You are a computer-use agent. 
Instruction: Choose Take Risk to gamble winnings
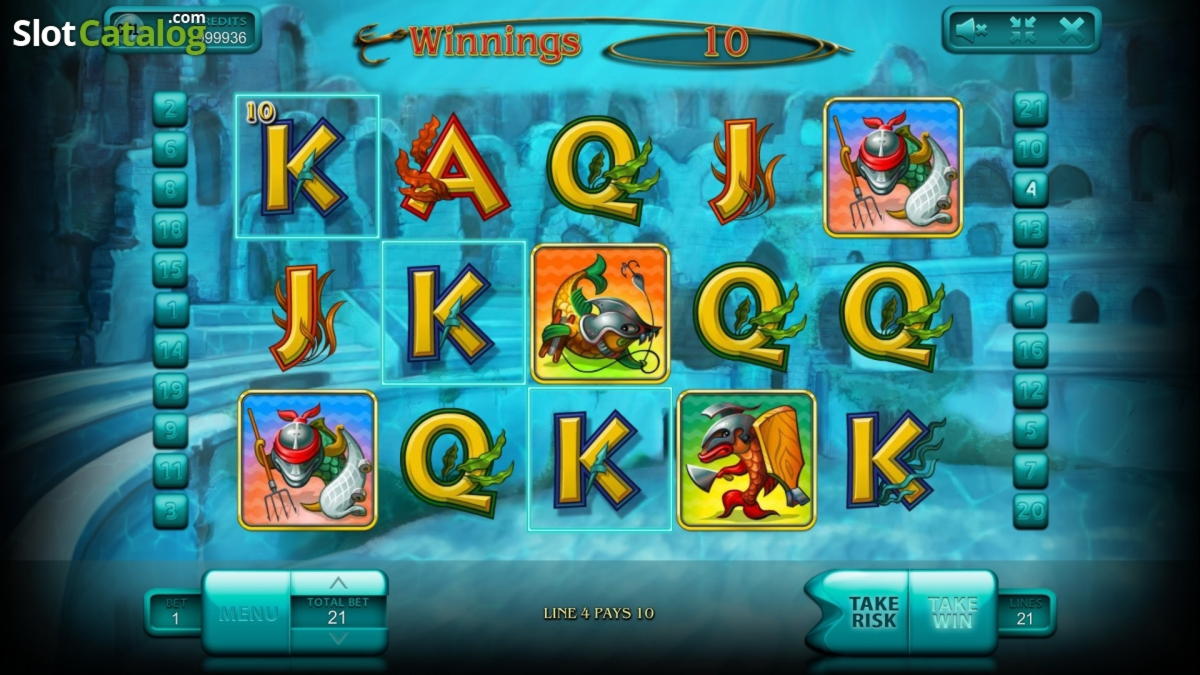(872, 612)
